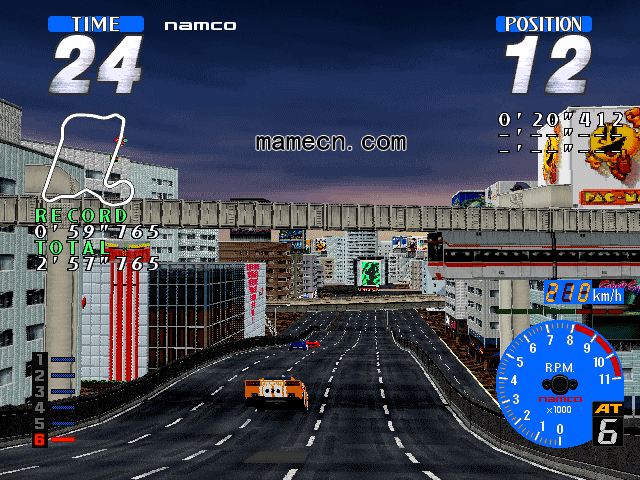Select the AT gear indicator box

(x=607, y=424)
